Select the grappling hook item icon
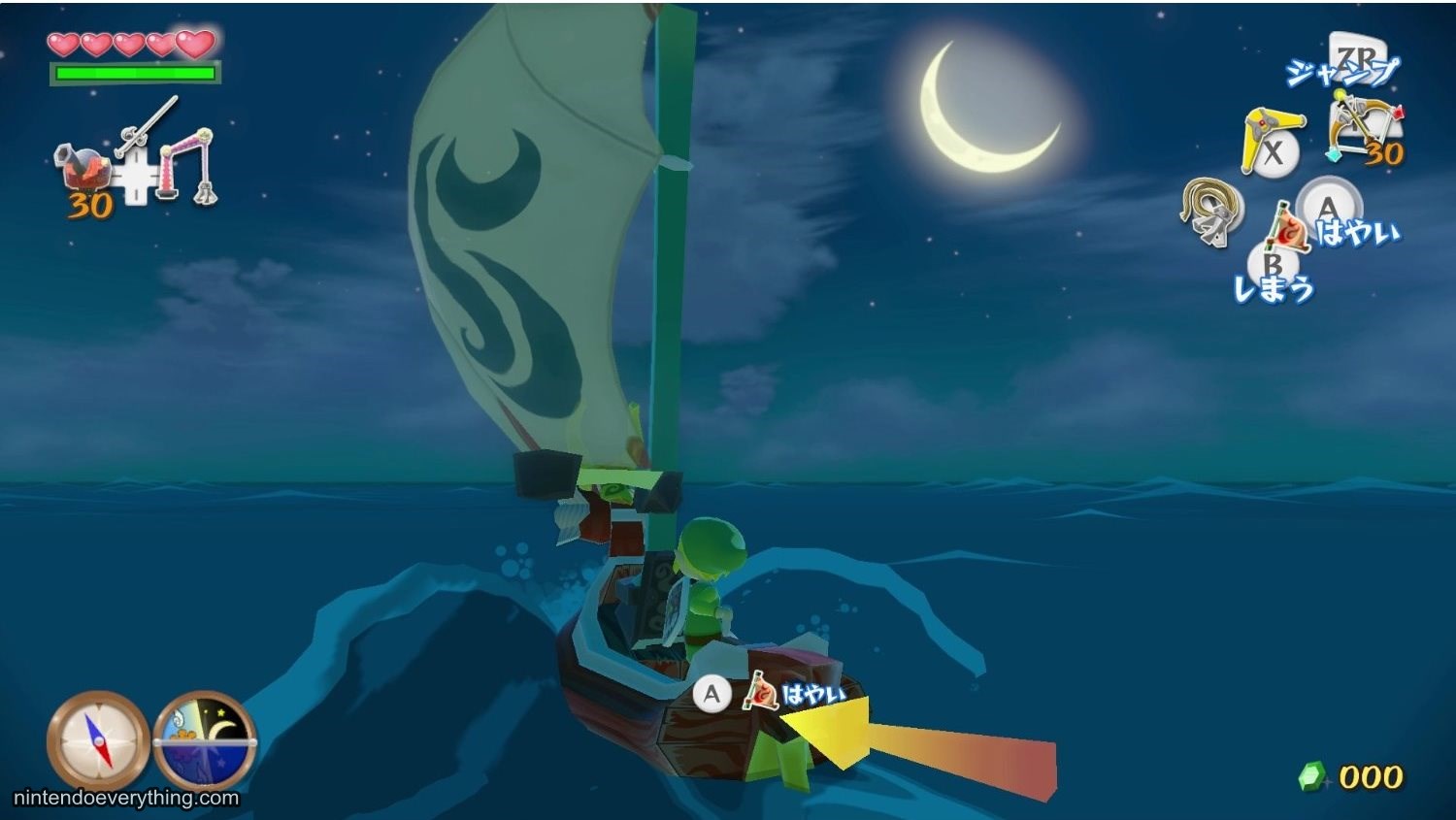The width and height of the screenshot is (1456, 820). (1207, 215)
